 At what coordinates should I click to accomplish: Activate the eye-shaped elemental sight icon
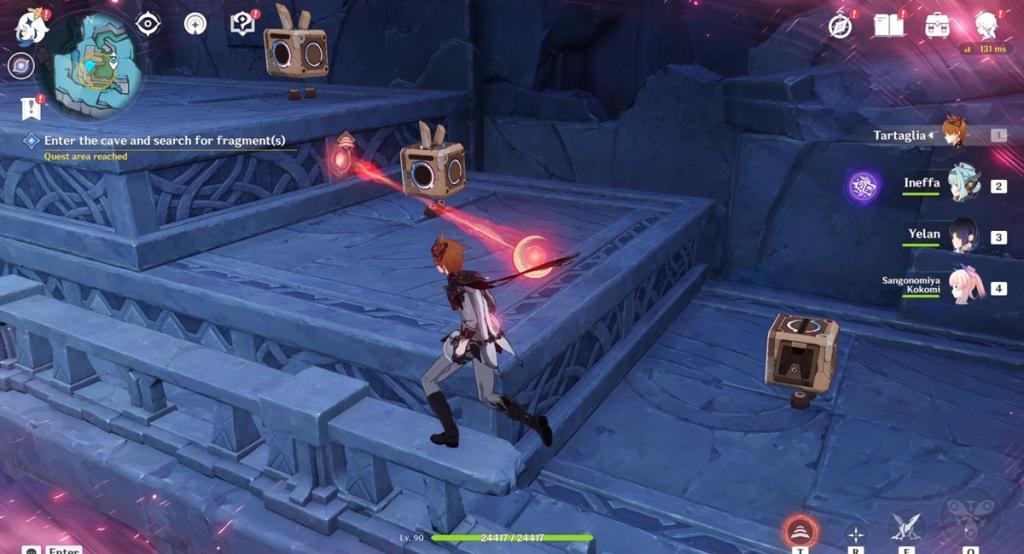pos(148,23)
